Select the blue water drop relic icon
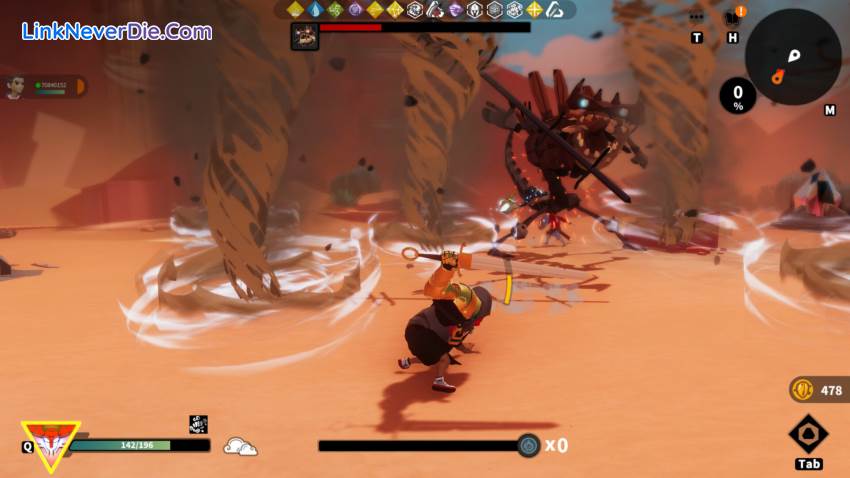The width and height of the screenshot is (850, 478). (x=316, y=10)
